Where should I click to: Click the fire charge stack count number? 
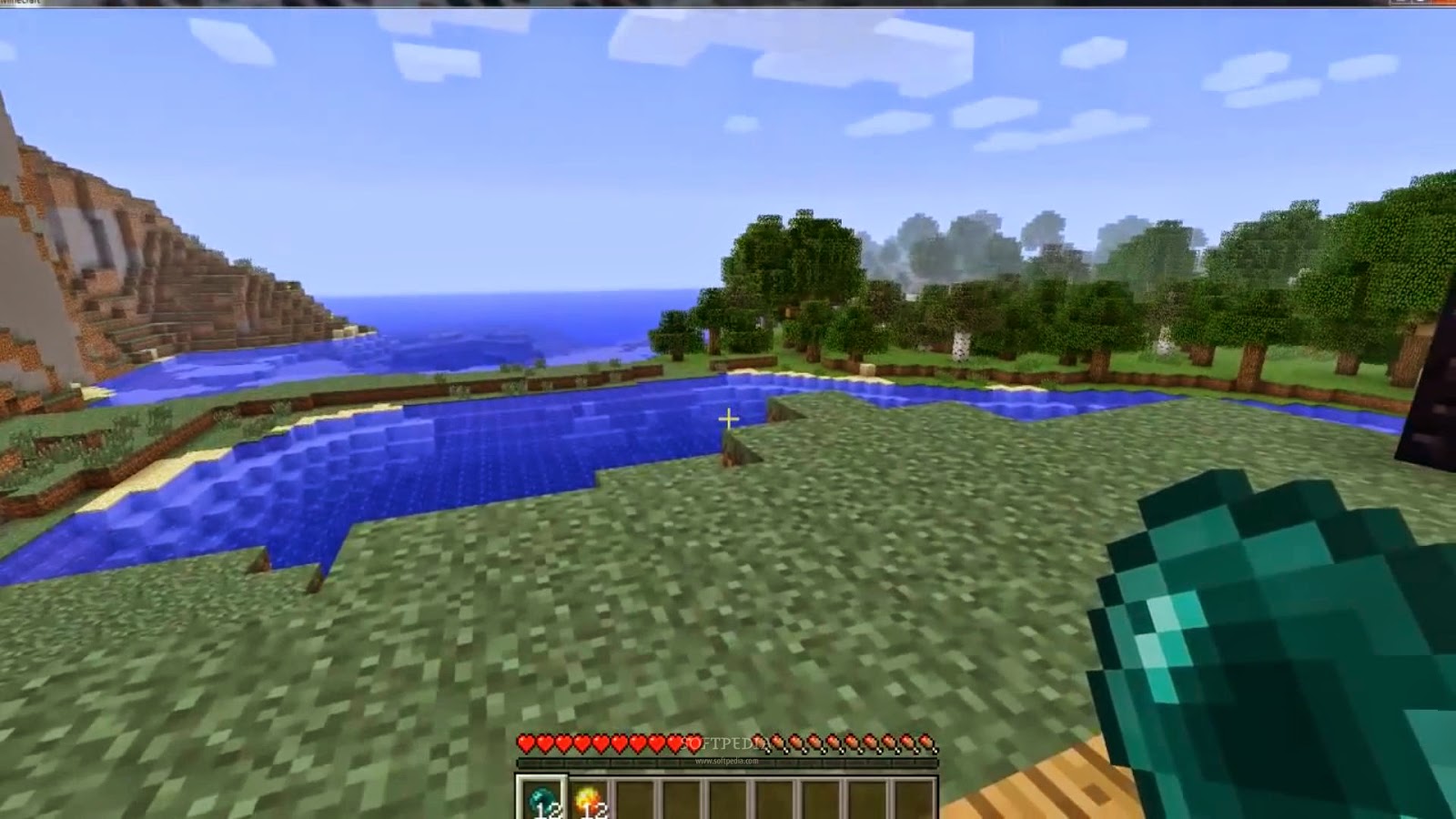(594, 810)
